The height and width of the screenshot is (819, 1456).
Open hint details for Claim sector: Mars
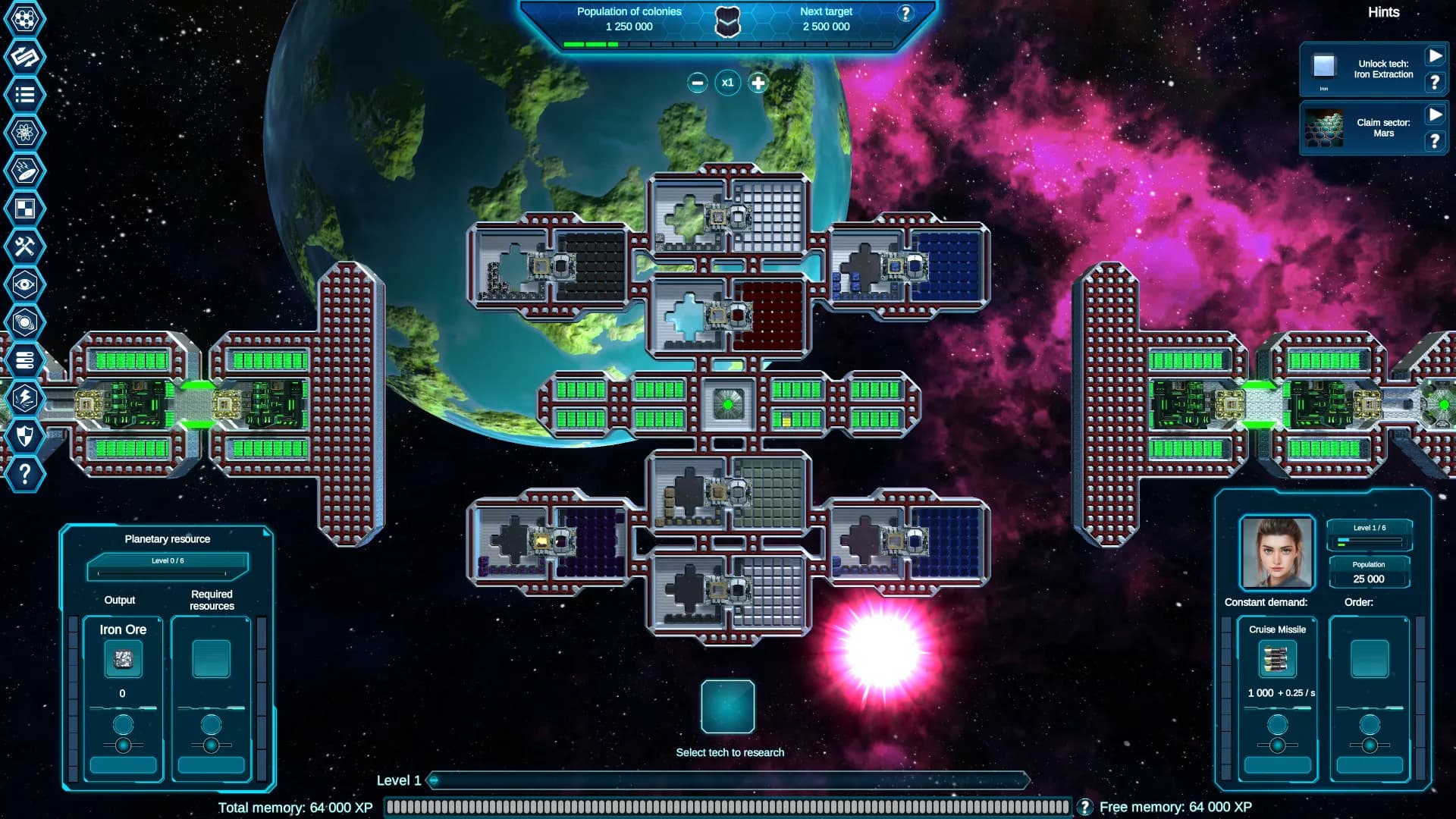[1434, 140]
